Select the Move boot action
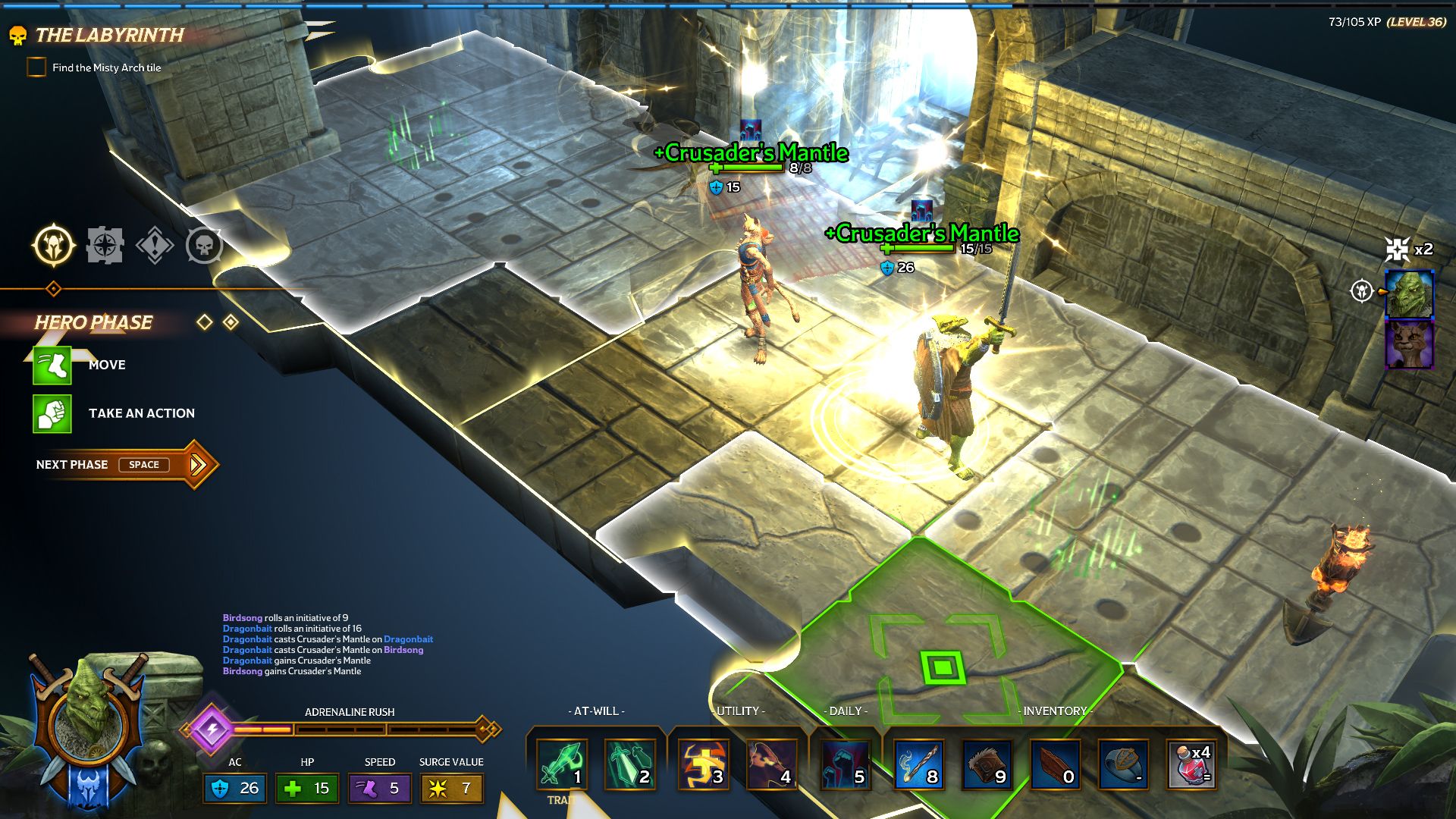 click(52, 366)
